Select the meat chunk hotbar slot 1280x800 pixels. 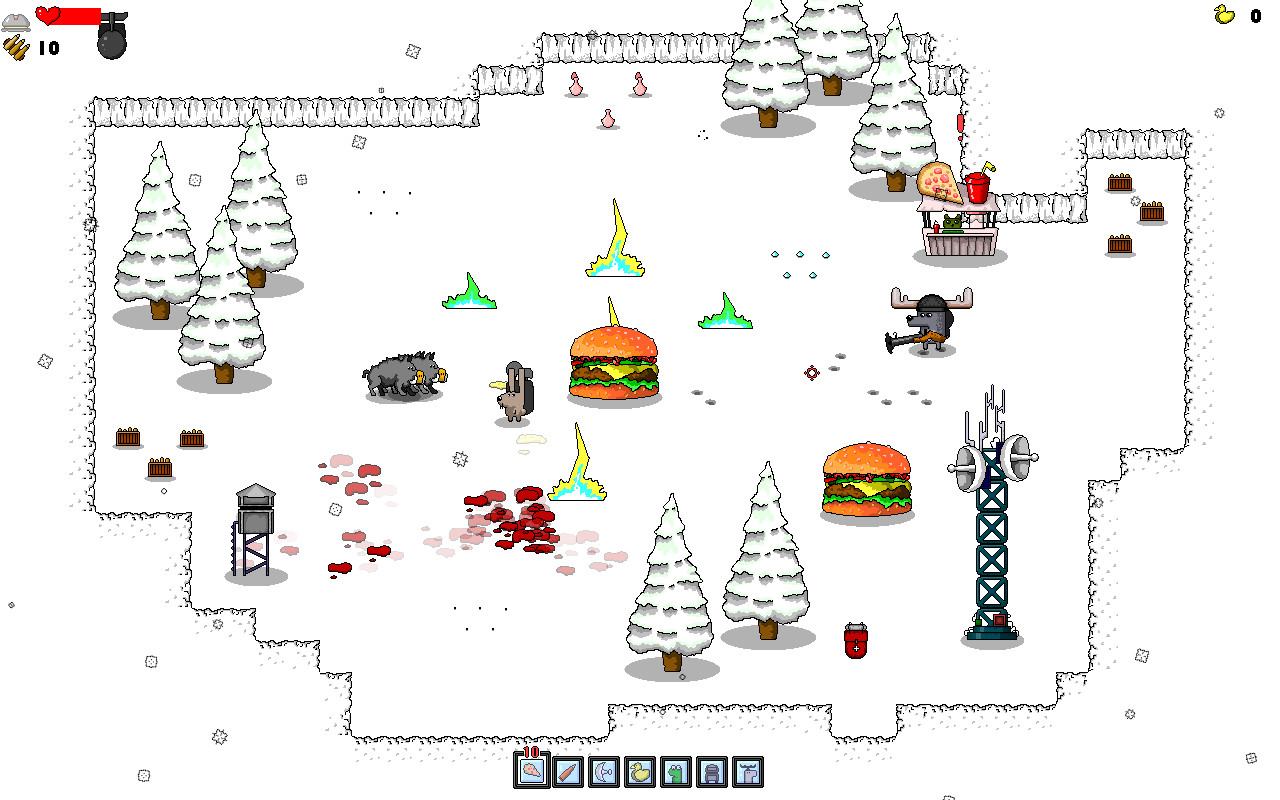point(531,771)
